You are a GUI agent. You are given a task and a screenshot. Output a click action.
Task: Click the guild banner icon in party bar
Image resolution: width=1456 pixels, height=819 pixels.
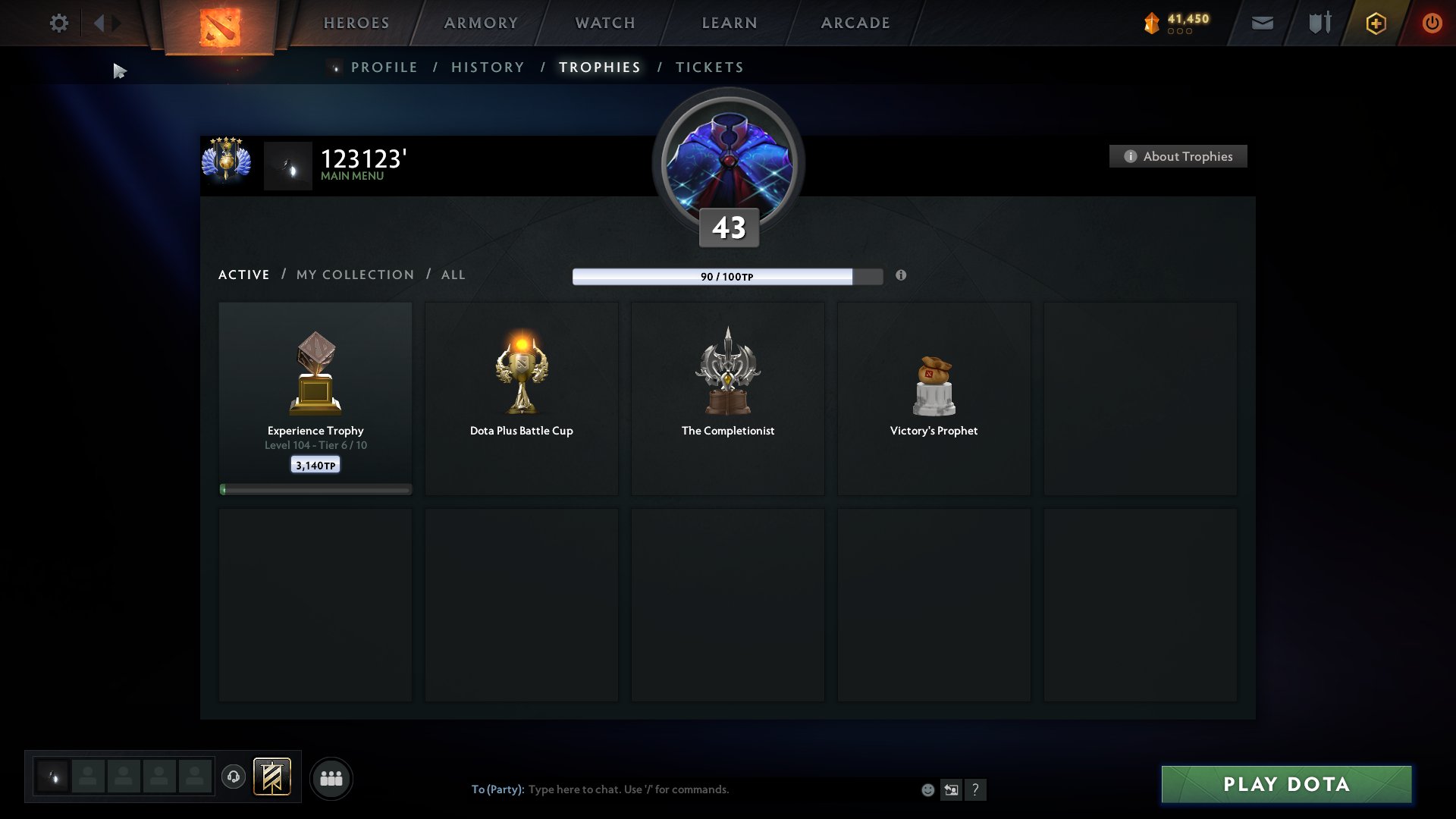point(273,777)
